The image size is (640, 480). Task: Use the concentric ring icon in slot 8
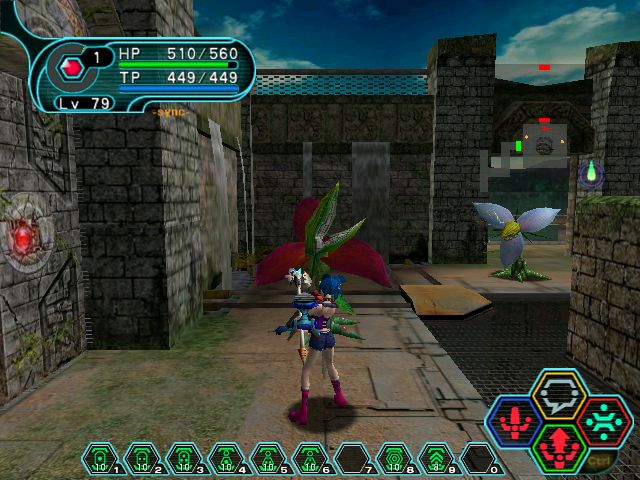pyautogui.click(x=394, y=459)
